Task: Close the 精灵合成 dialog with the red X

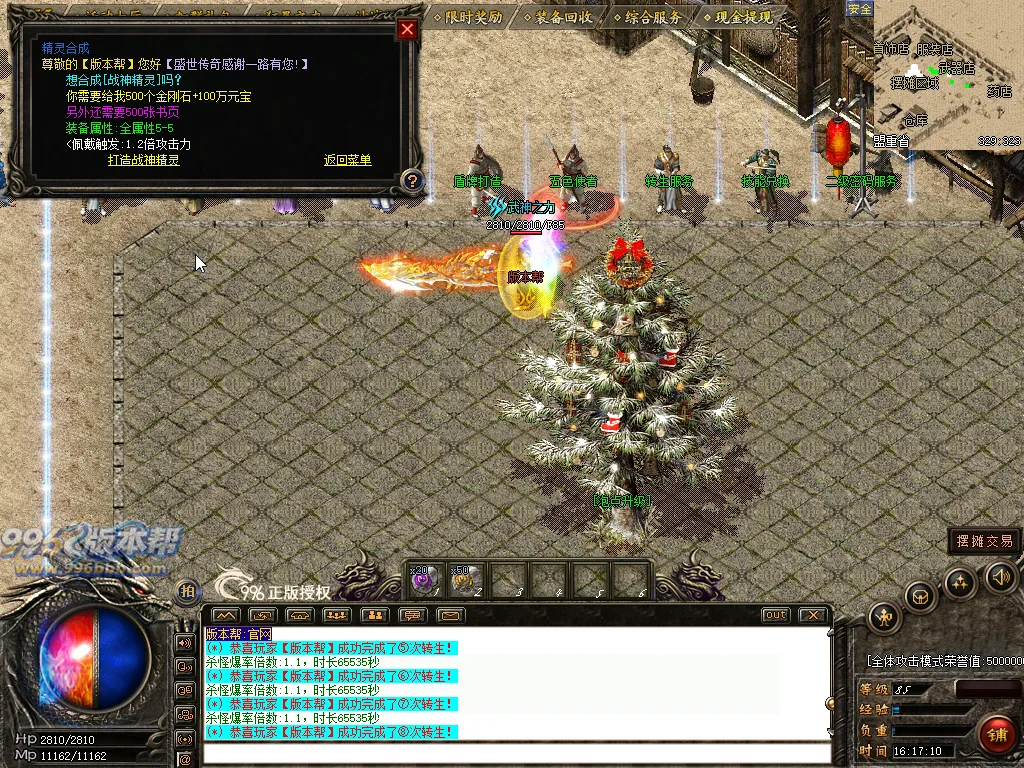Action: click(x=406, y=29)
